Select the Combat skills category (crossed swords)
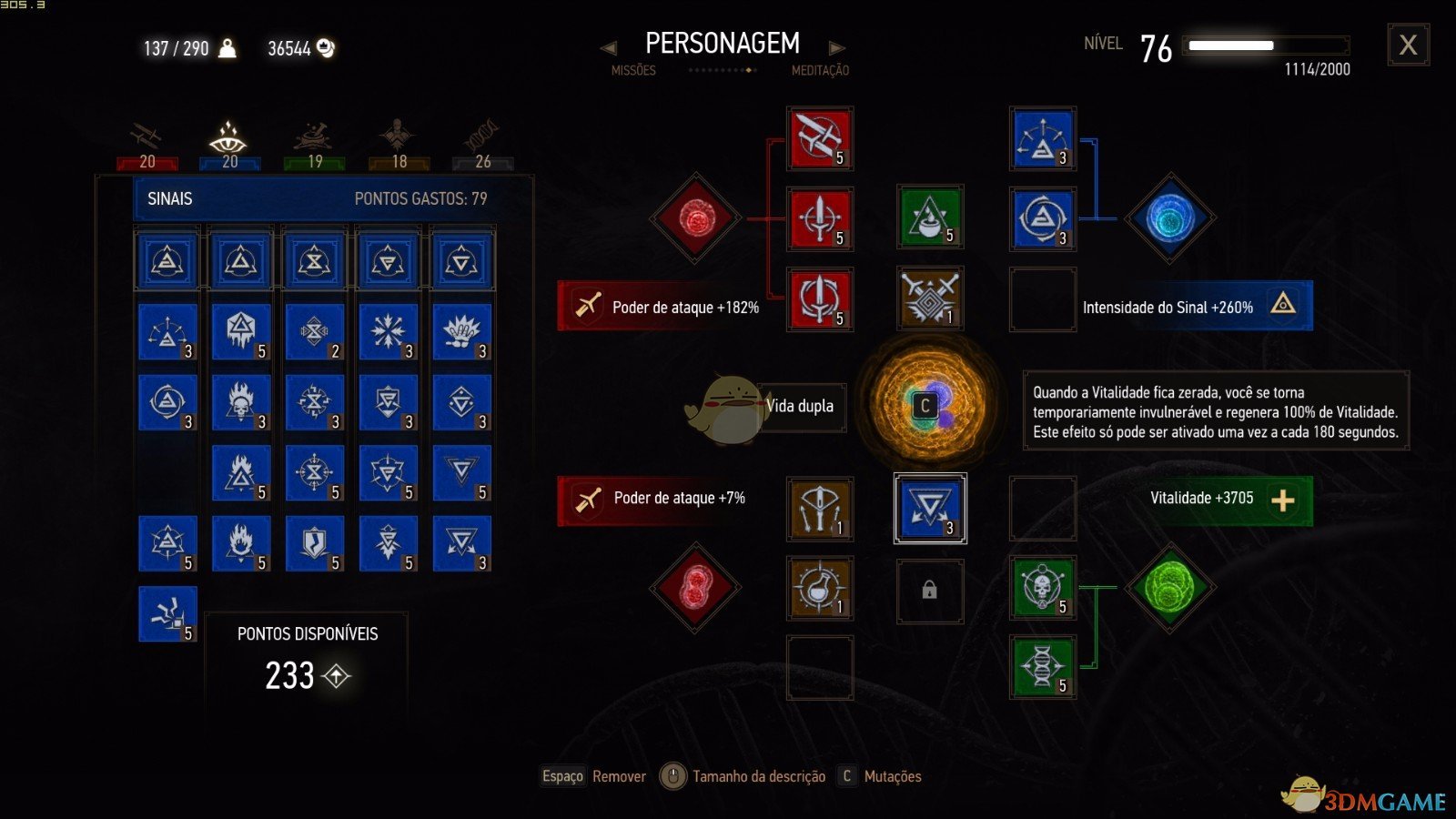 146,136
